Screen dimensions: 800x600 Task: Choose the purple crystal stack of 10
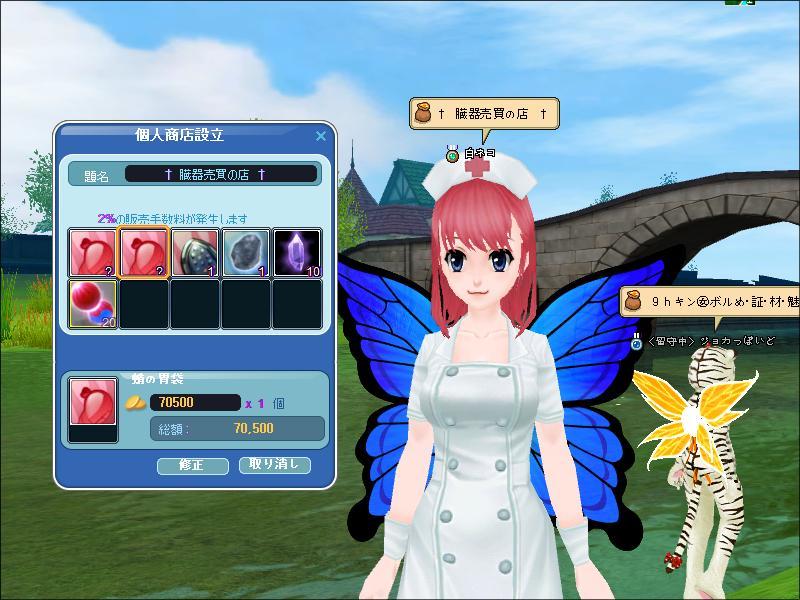[x=297, y=252]
